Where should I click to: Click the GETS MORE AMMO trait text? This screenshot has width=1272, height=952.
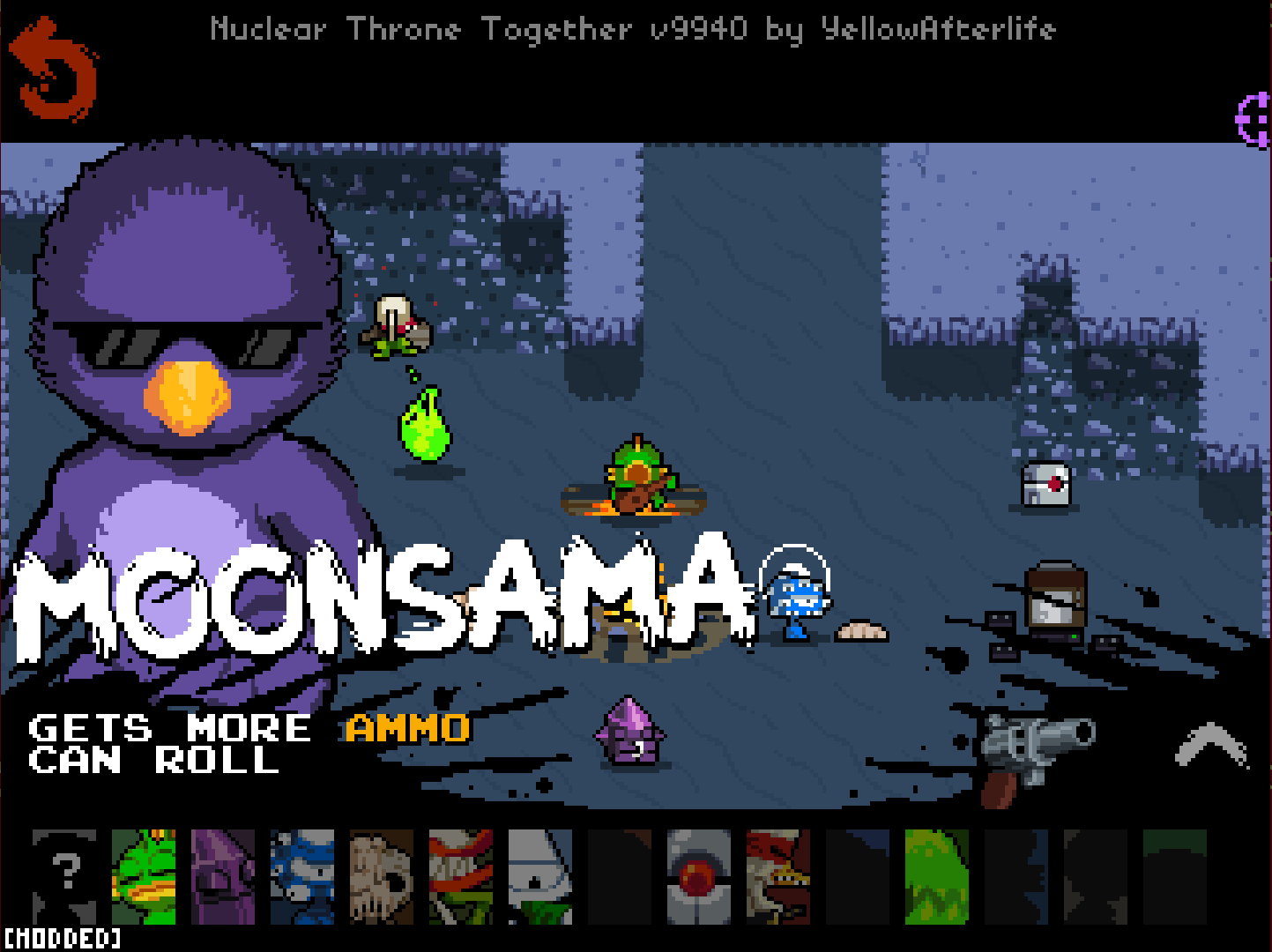coord(247,728)
